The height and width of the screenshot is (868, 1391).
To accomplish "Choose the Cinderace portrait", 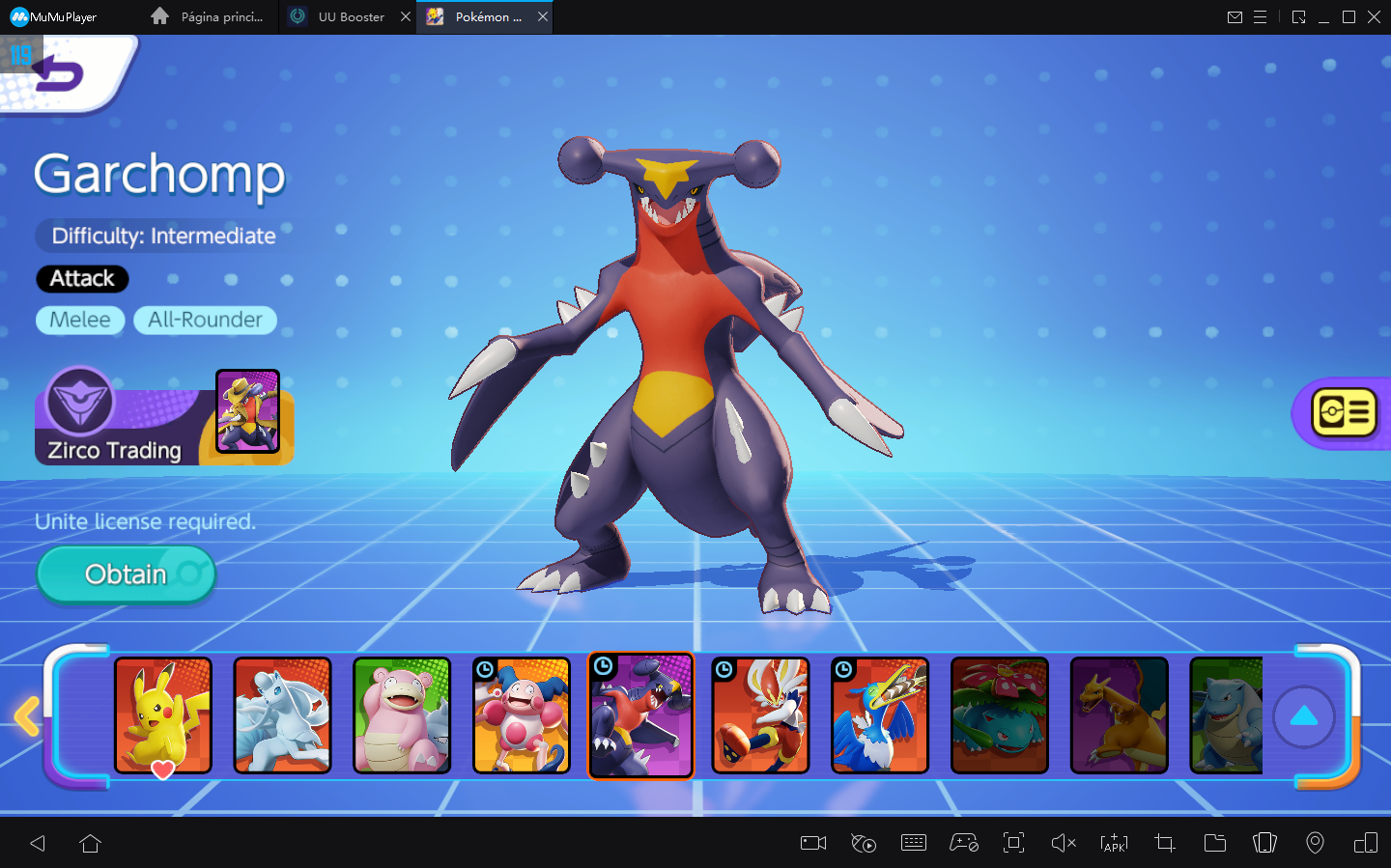I will point(760,715).
